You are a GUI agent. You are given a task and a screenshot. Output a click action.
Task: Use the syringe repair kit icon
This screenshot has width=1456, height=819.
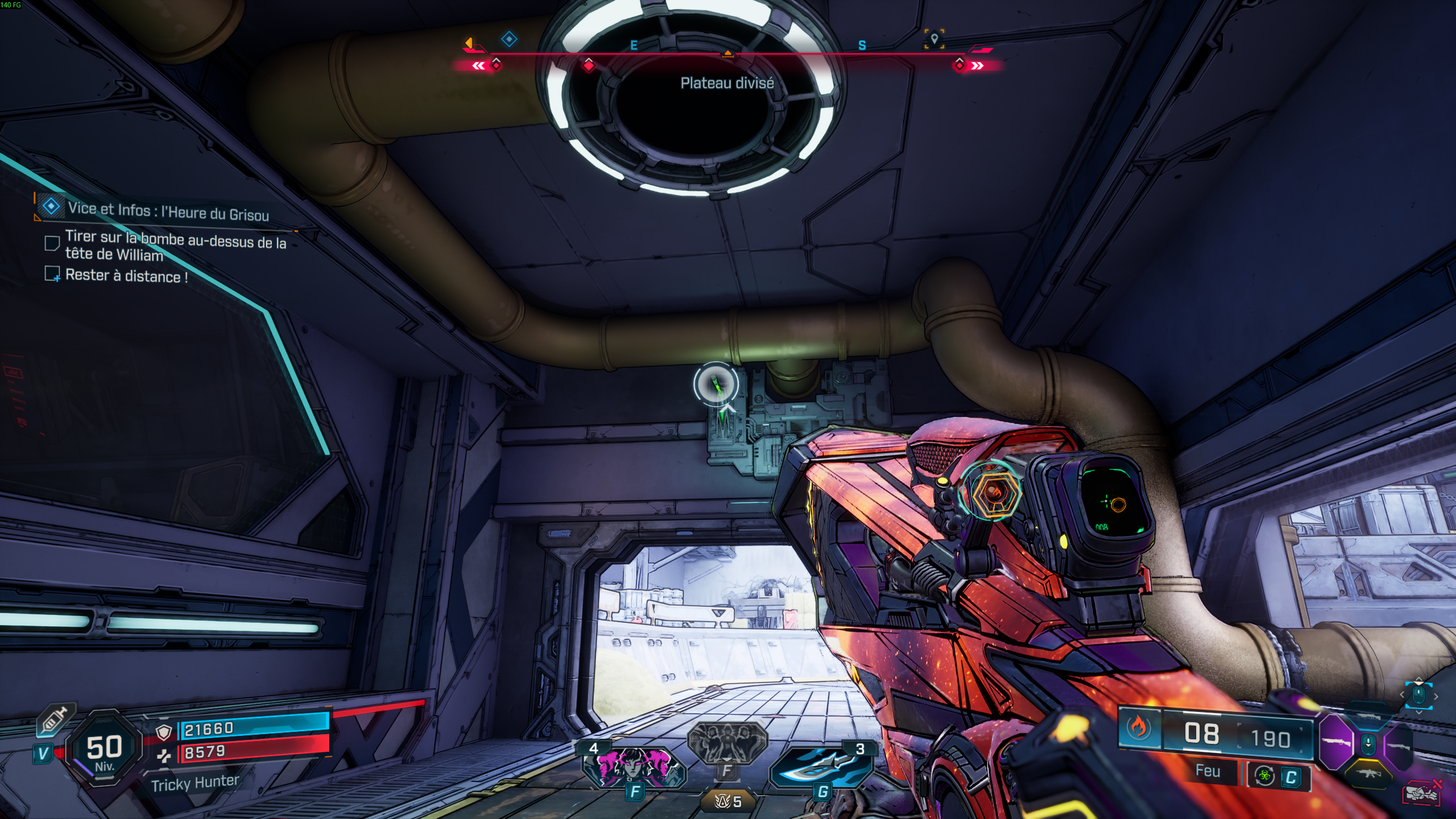click(55, 721)
